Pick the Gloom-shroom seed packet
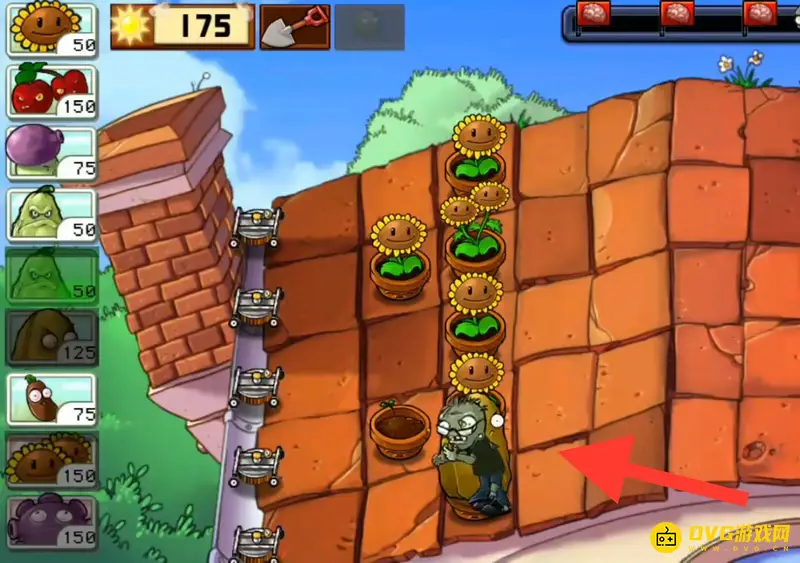Screen dimensions: 800x563 point(52,521)
